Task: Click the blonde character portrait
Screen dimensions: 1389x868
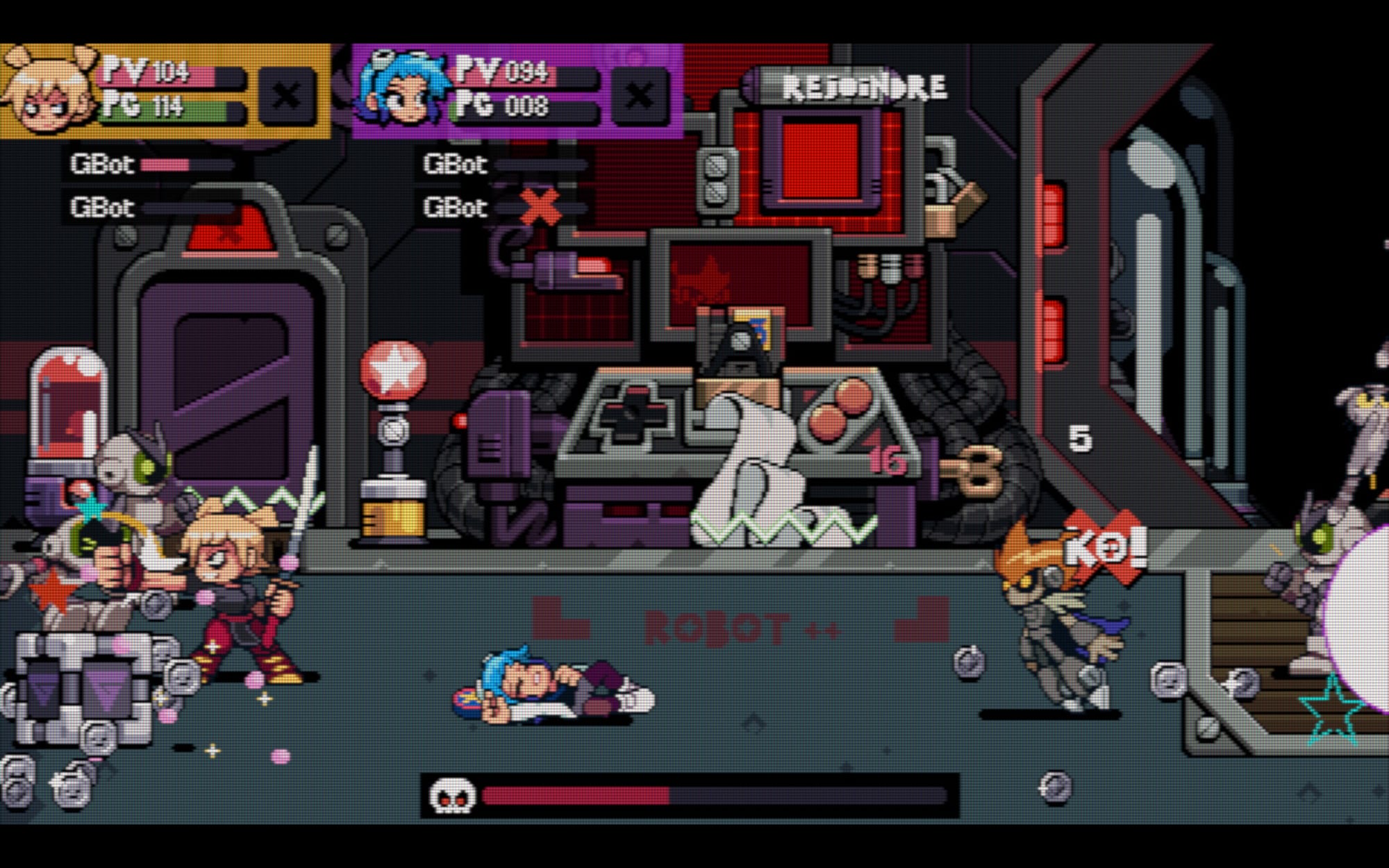Action: tap(49, 90)
